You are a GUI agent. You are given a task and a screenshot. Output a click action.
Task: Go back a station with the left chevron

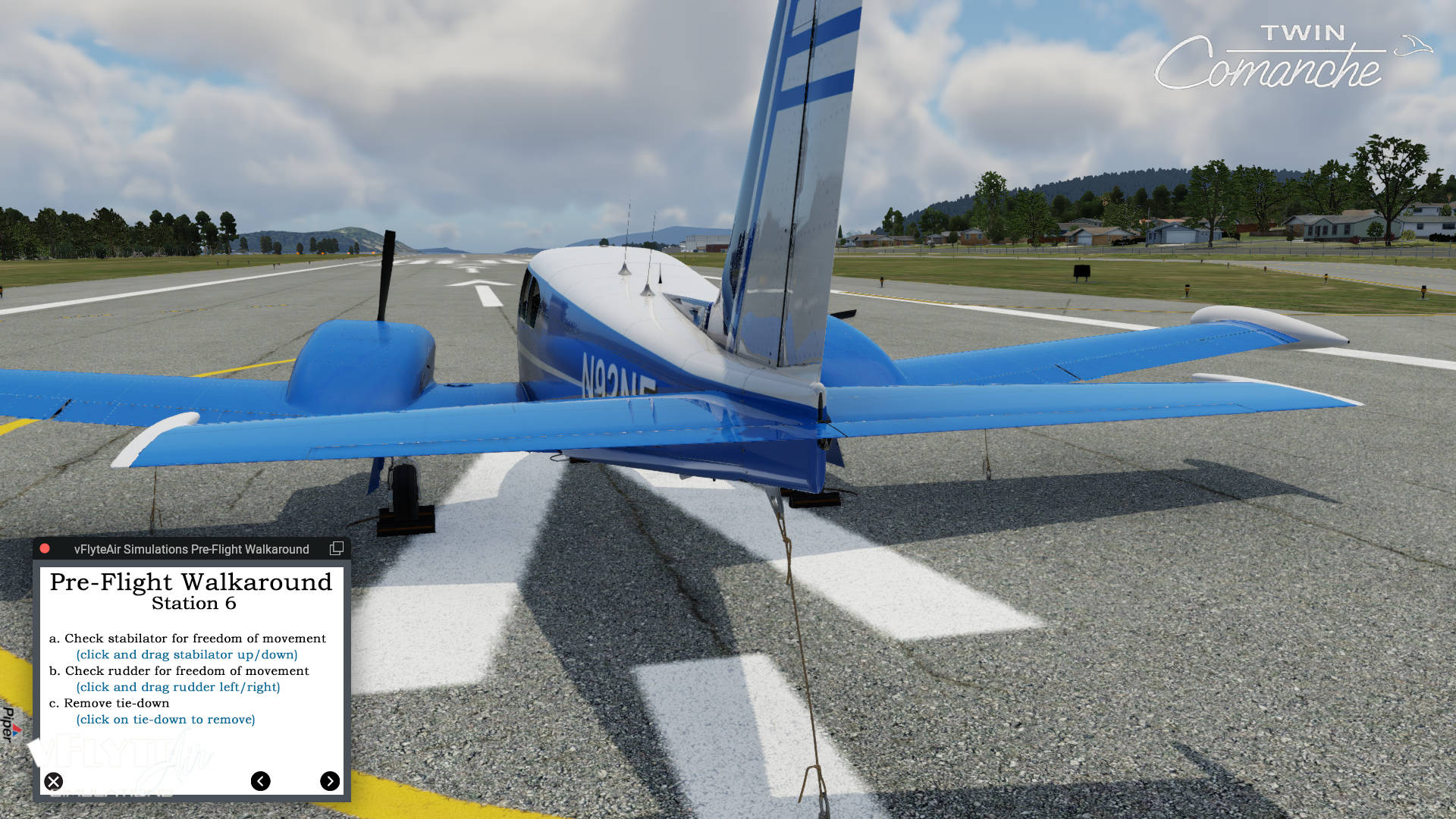click(x=262, y=781)
